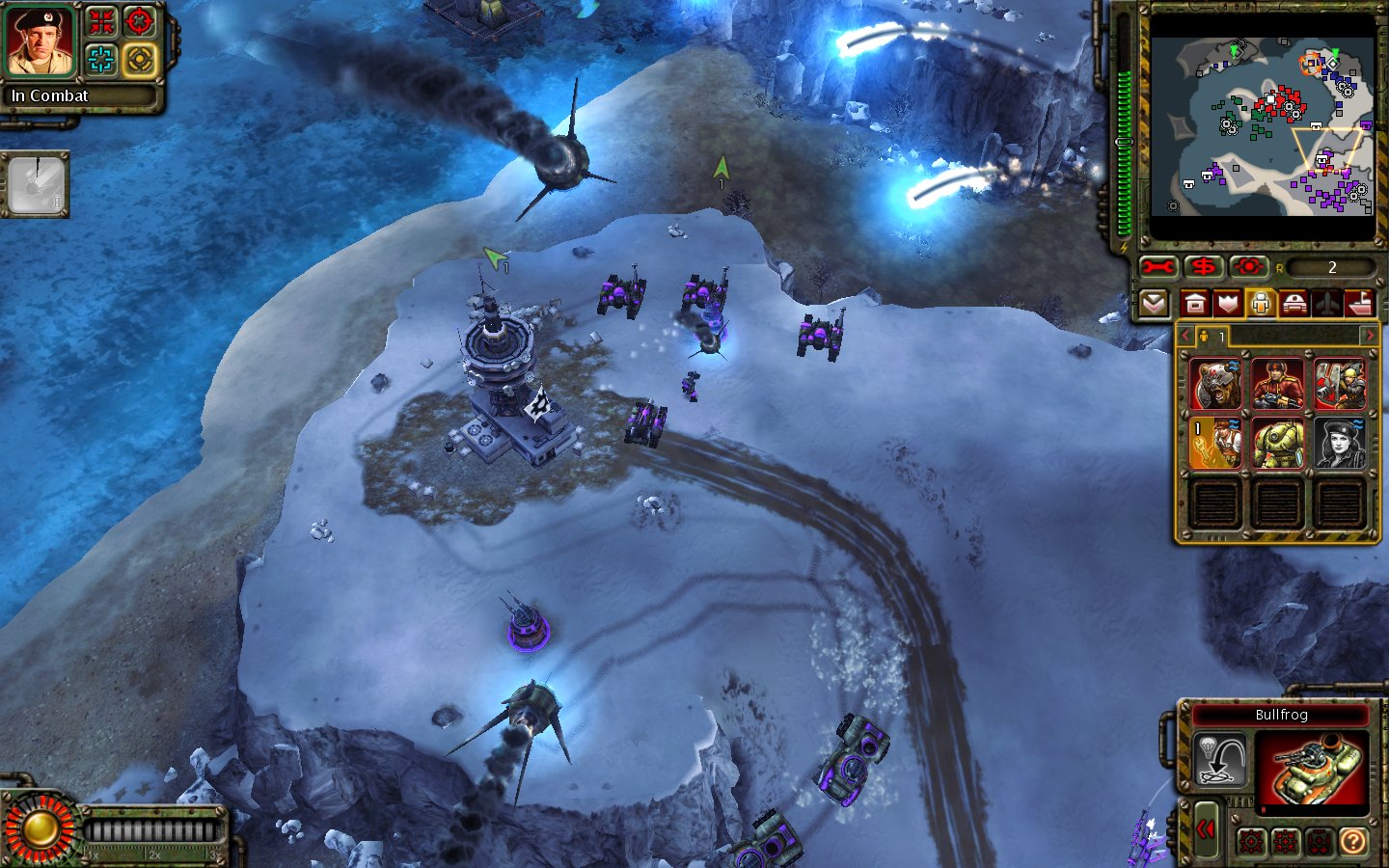This screenshot has height=868, width=1389.
Task: Select the red crosshair co-commander order
Action: pos(140,21)
